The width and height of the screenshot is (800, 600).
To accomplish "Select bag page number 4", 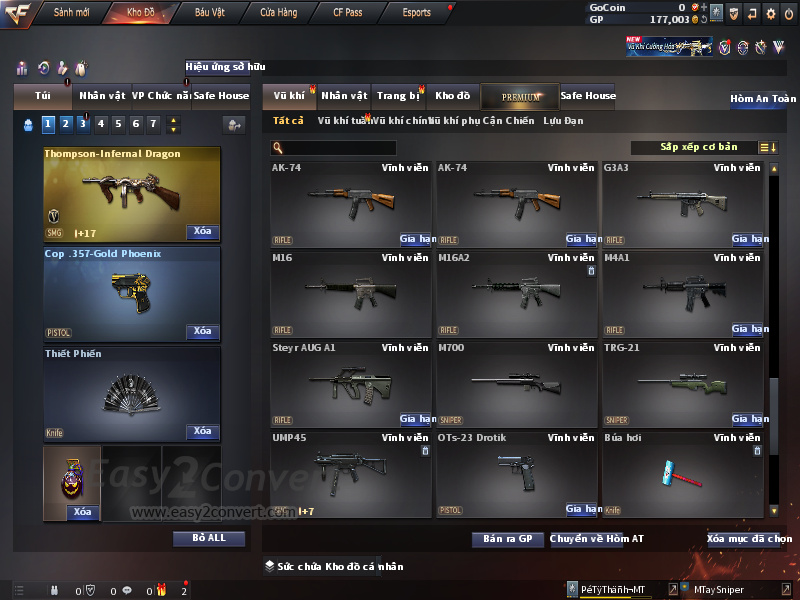I will (x=100, y=124).
